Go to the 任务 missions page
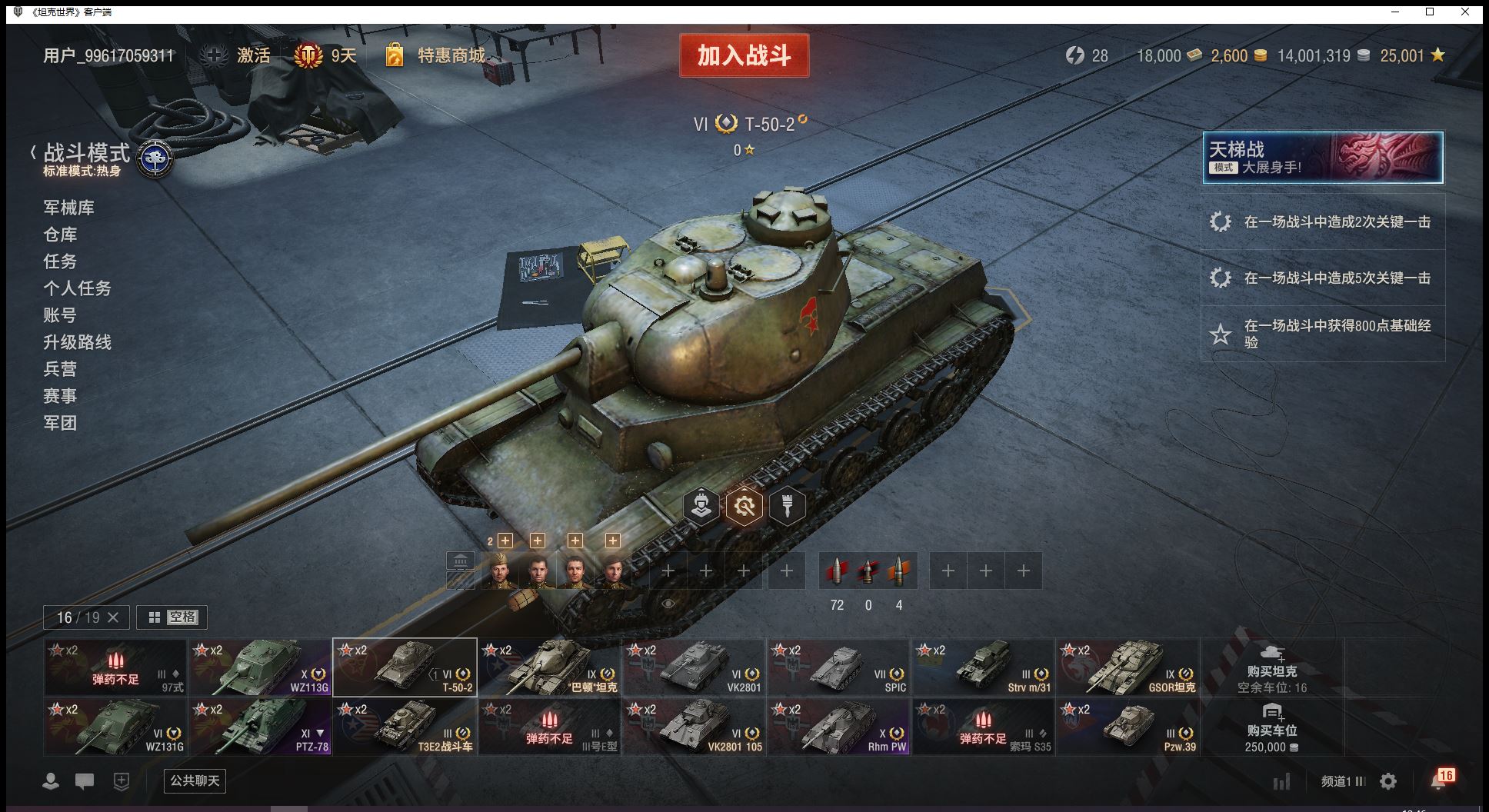This screenshot has height=812, width=1489. [x=60, y=261]
